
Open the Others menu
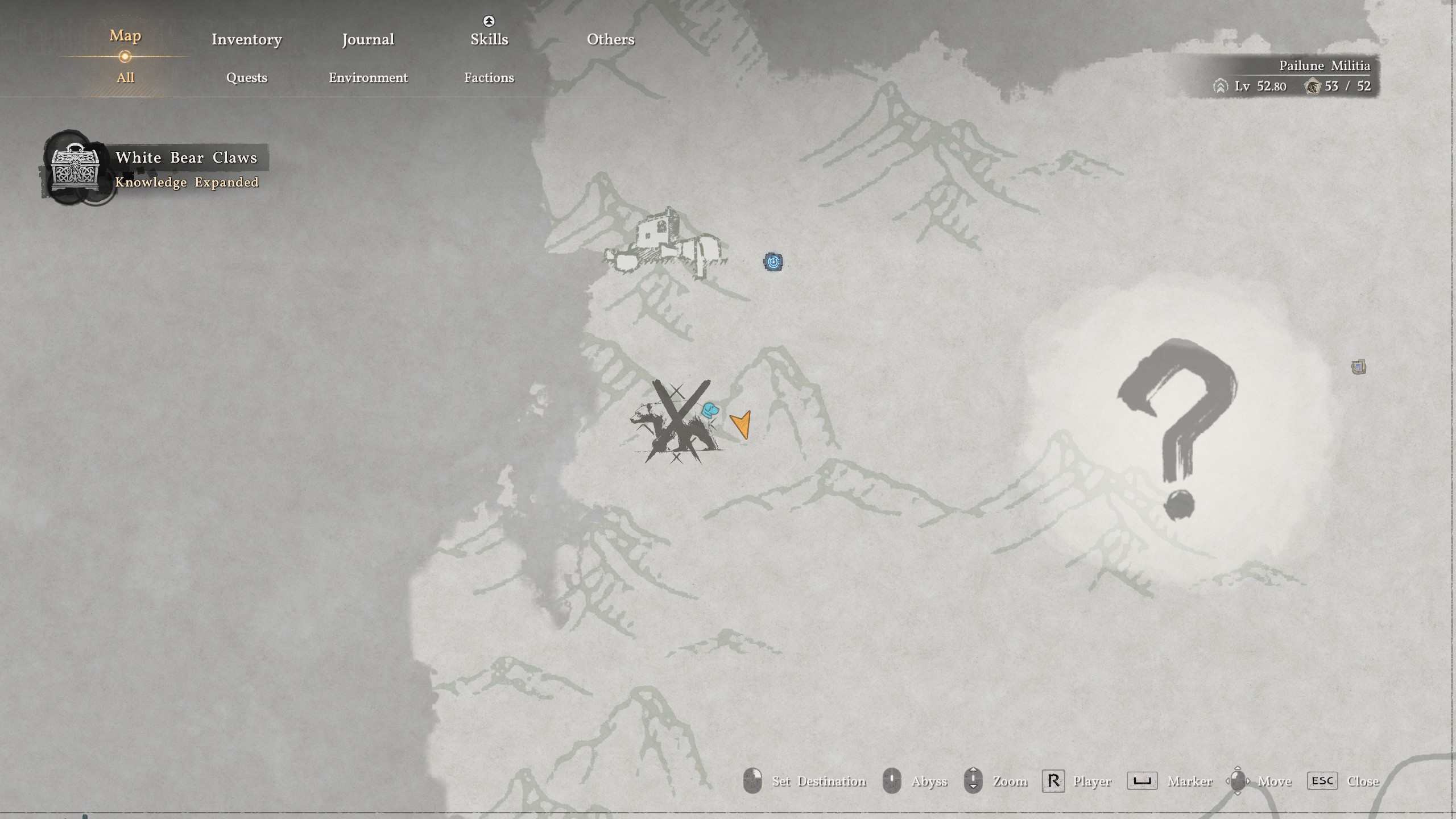coord(610,39)
